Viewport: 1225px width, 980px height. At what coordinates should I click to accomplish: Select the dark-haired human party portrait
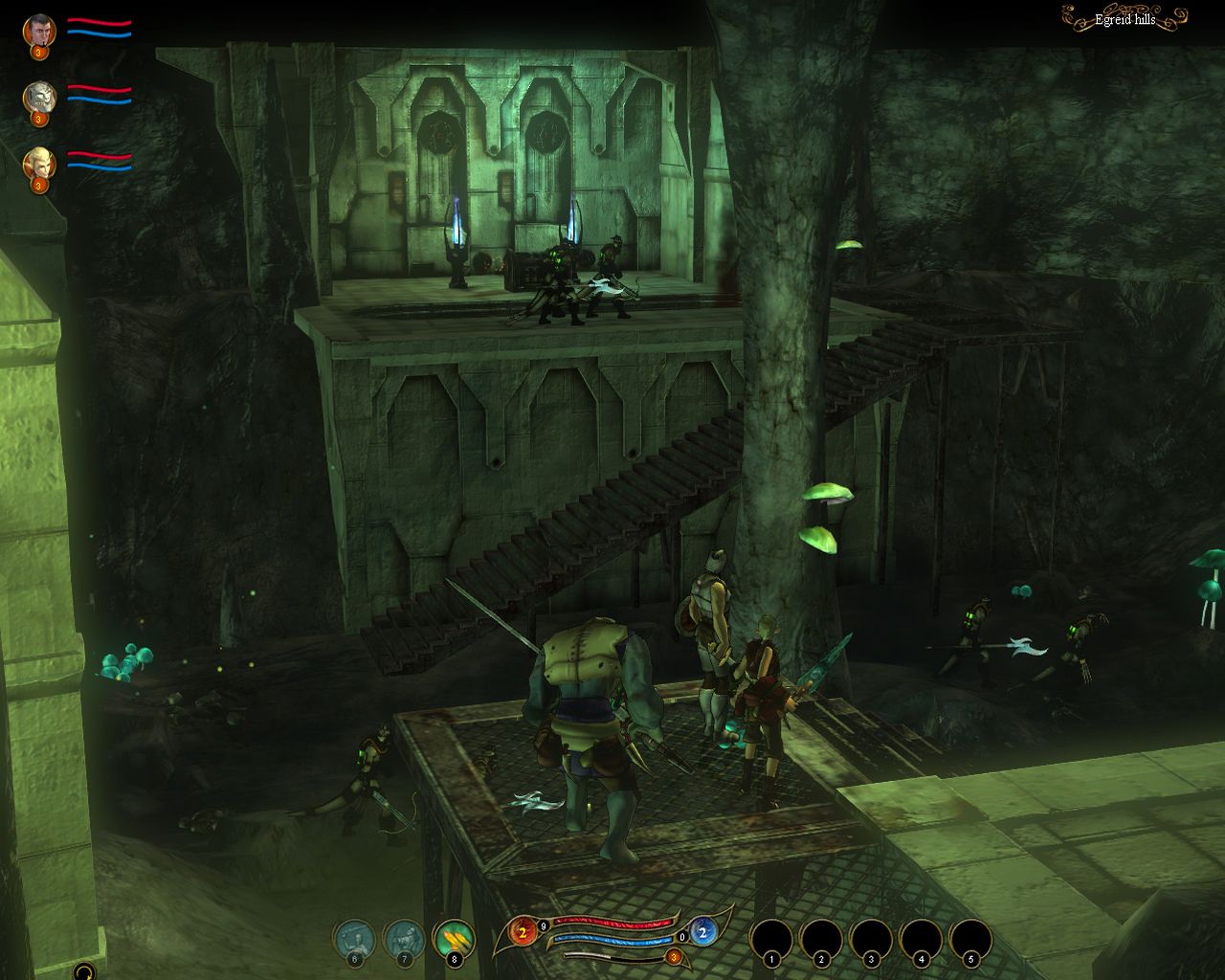tap(39, 30)
